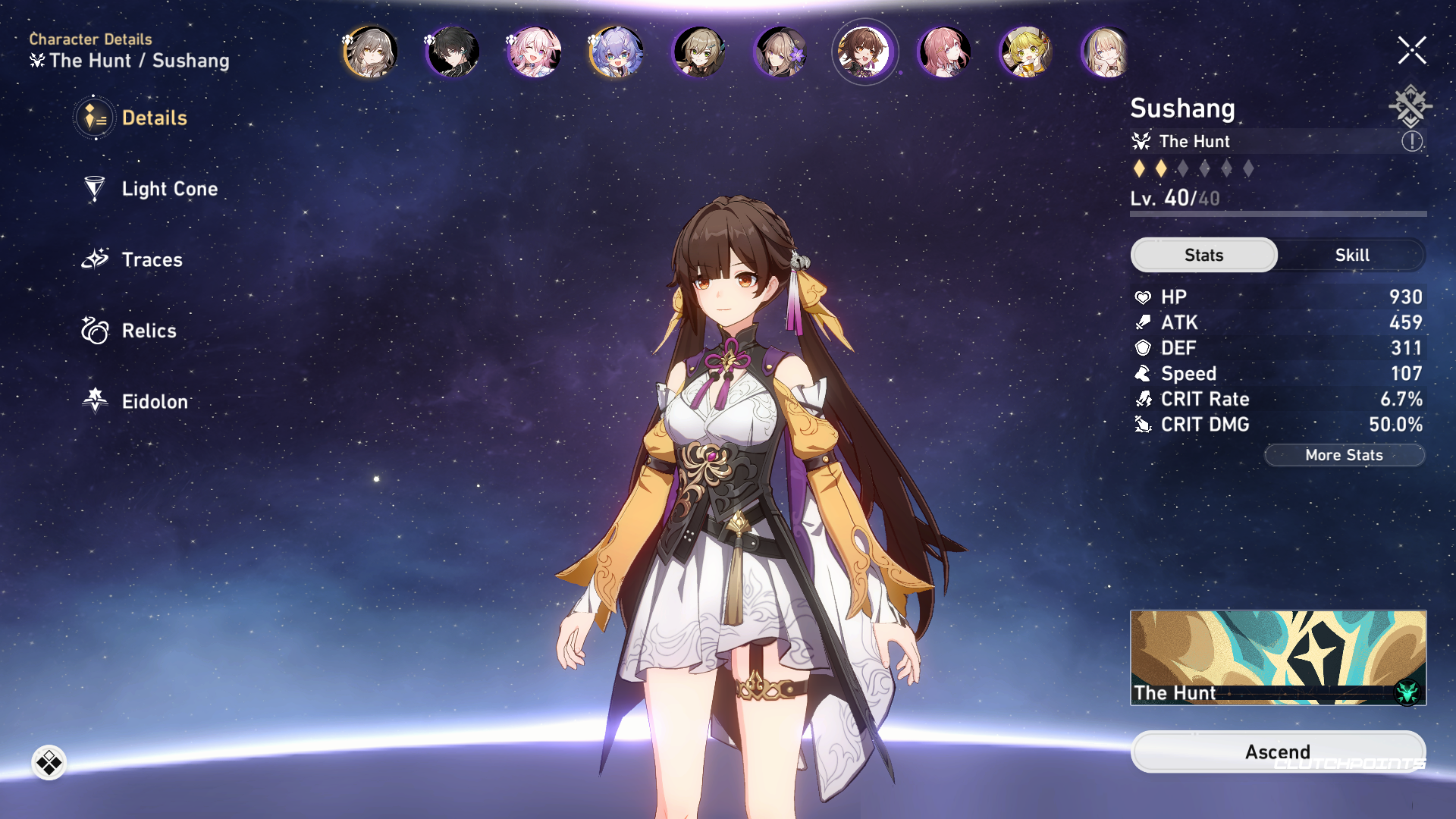Open The Hunt path info icon
This screenshot has height=819, width=1456.
tap(1411, 141)
